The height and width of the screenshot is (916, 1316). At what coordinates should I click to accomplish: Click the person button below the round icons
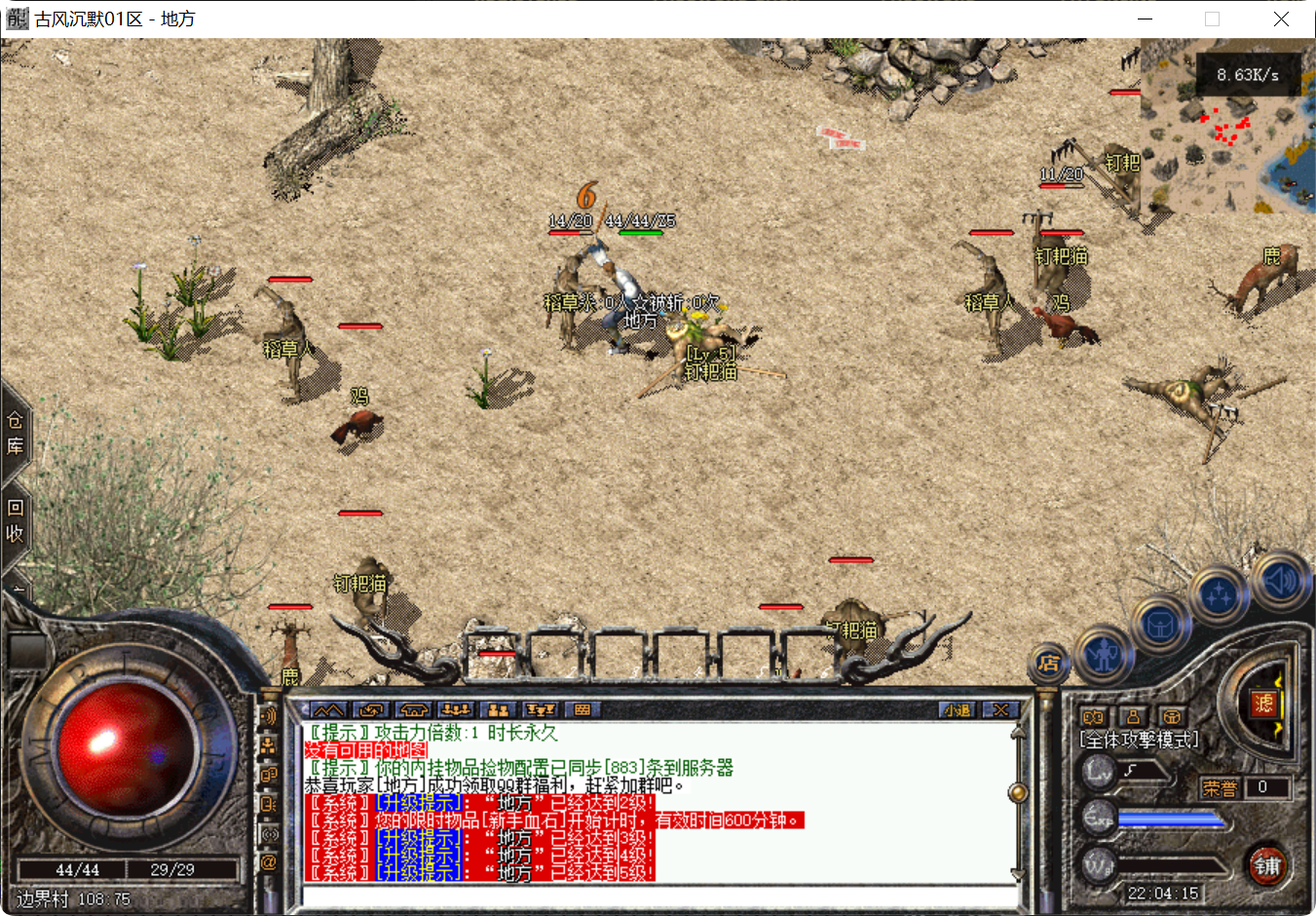point(1131,717)
